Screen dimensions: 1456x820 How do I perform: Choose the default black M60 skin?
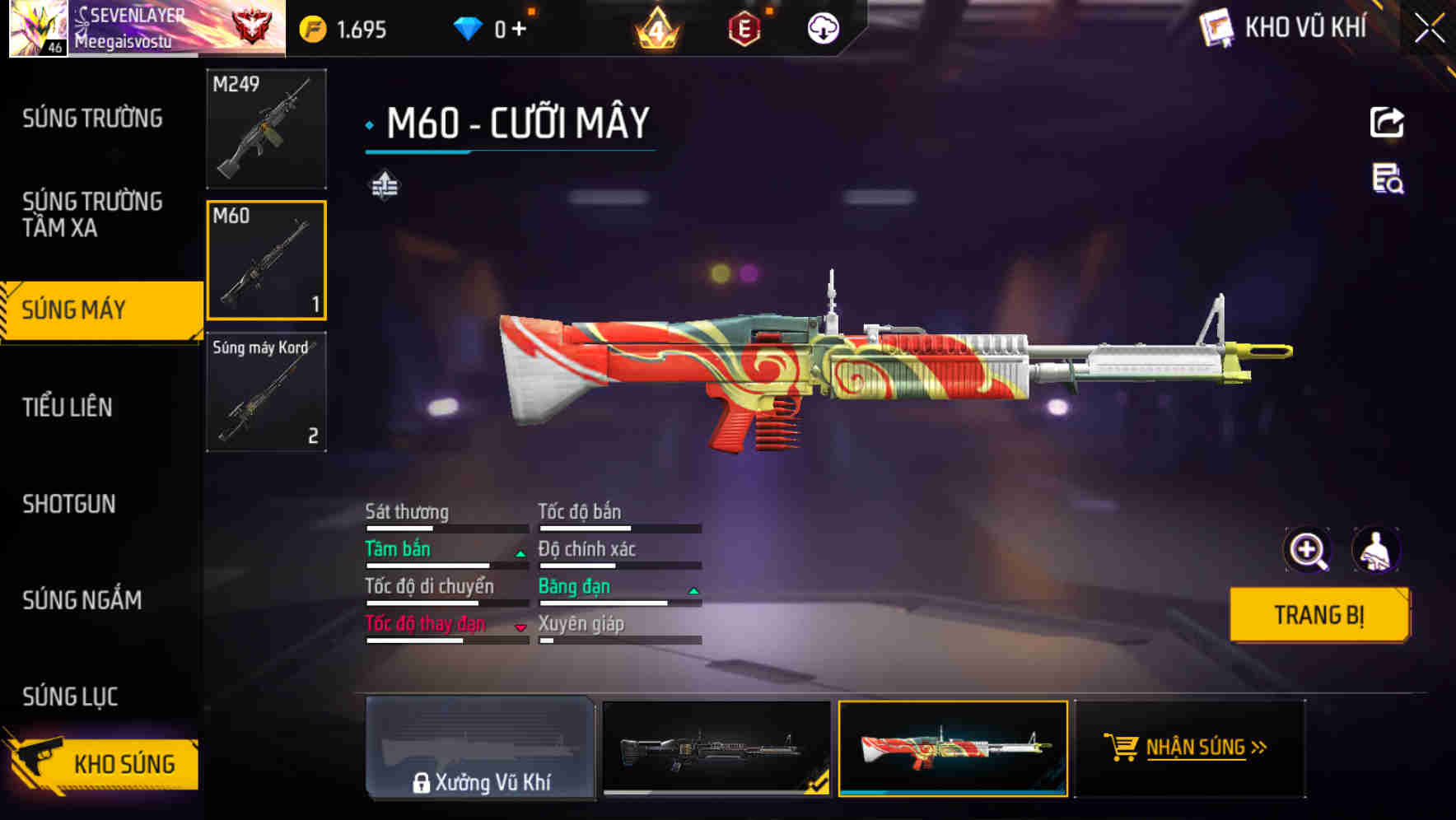pos(716,748)
